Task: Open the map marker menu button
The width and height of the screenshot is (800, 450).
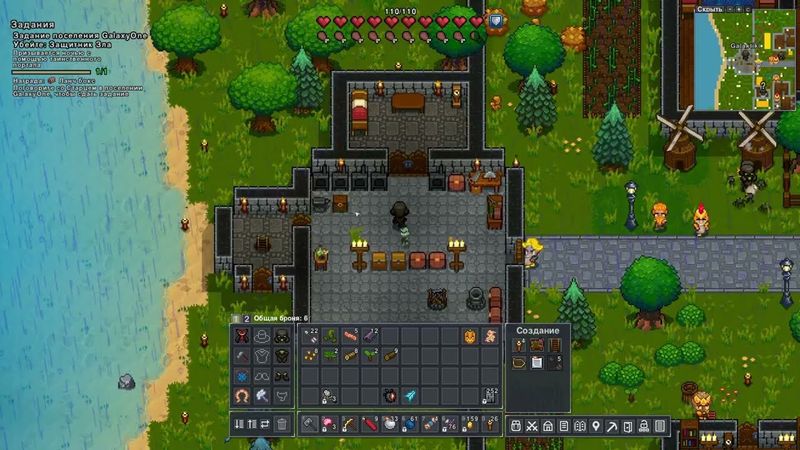Action: tap(595, 427)
